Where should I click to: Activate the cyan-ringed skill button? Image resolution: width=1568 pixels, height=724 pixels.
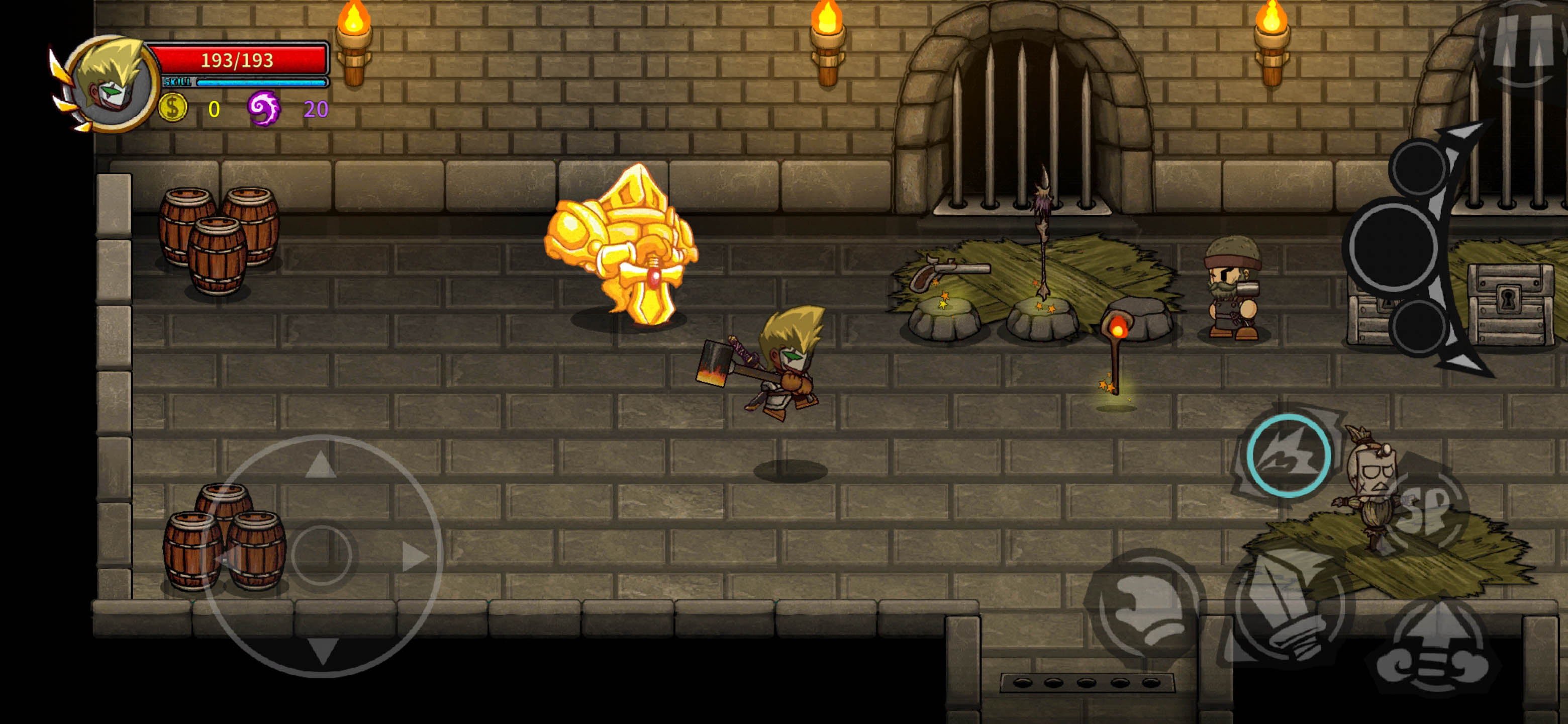[1288, 455]
